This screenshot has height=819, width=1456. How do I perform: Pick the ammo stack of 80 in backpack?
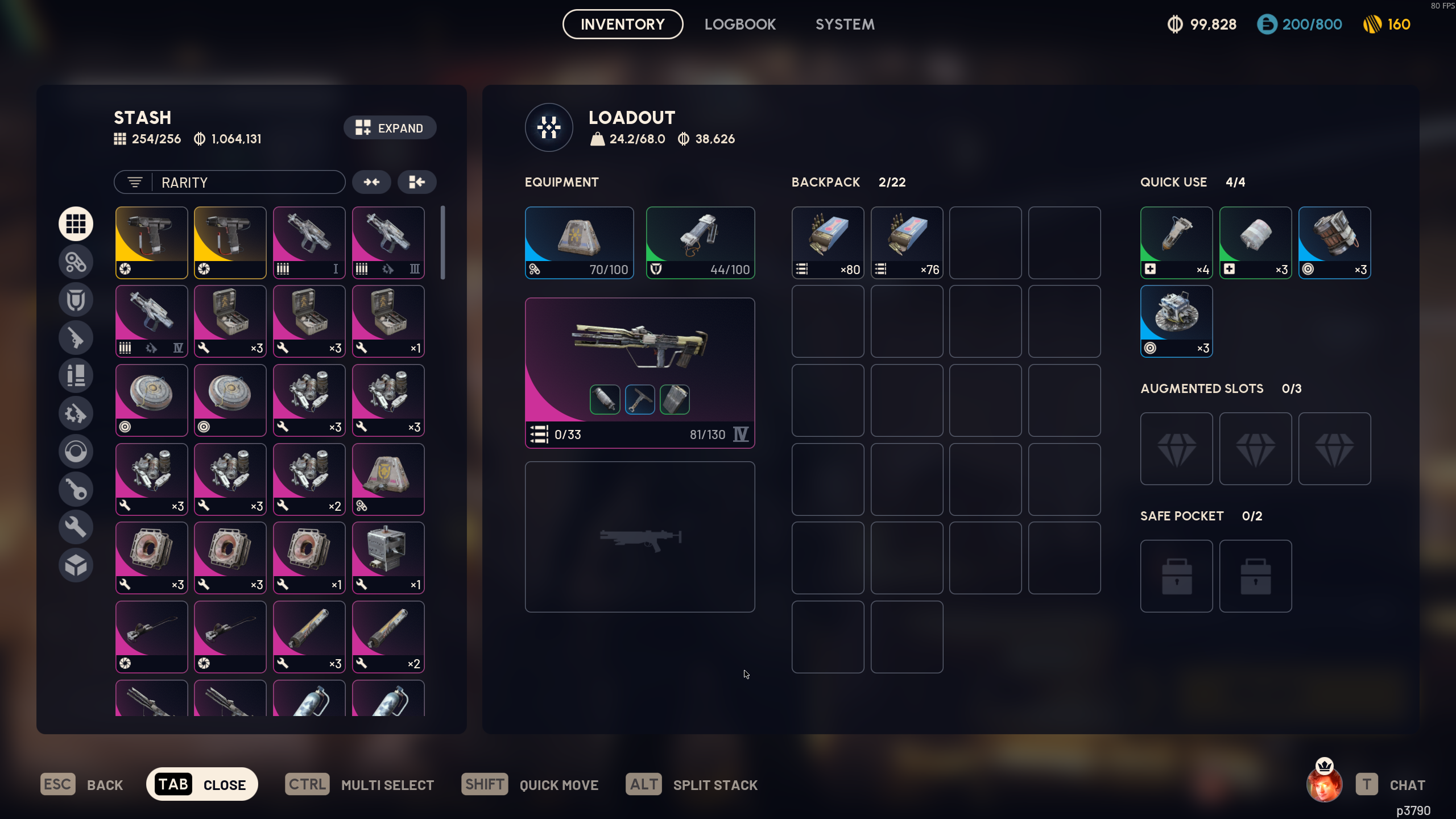[x=828, y=242]
